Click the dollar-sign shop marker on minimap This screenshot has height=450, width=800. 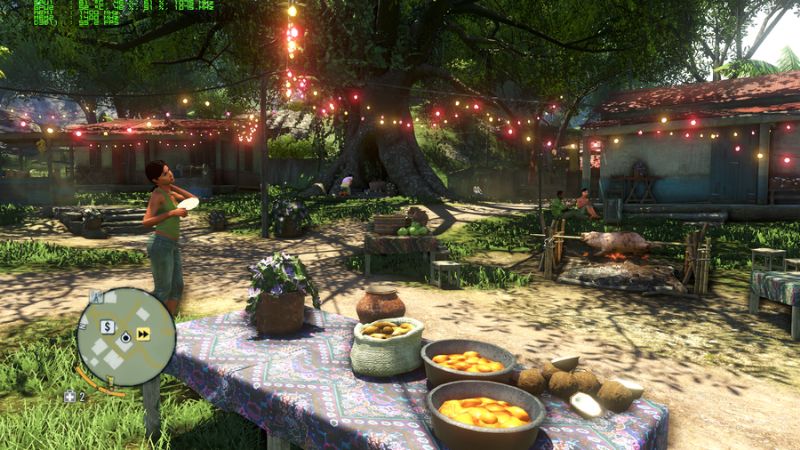click(x=107, y=326)
